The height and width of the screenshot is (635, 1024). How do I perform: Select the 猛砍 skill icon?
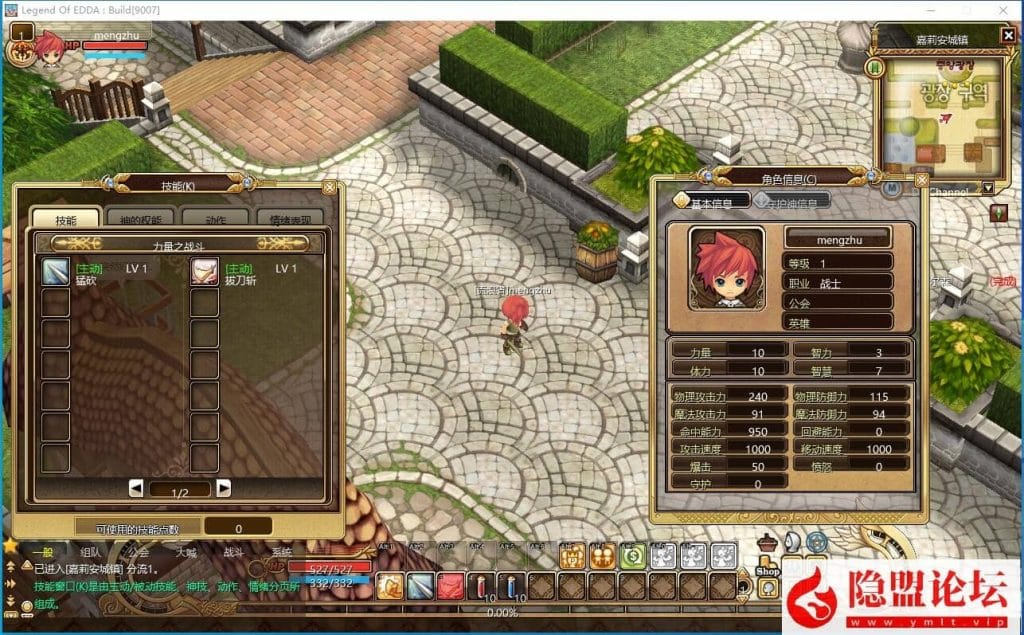tap(55, 272)
